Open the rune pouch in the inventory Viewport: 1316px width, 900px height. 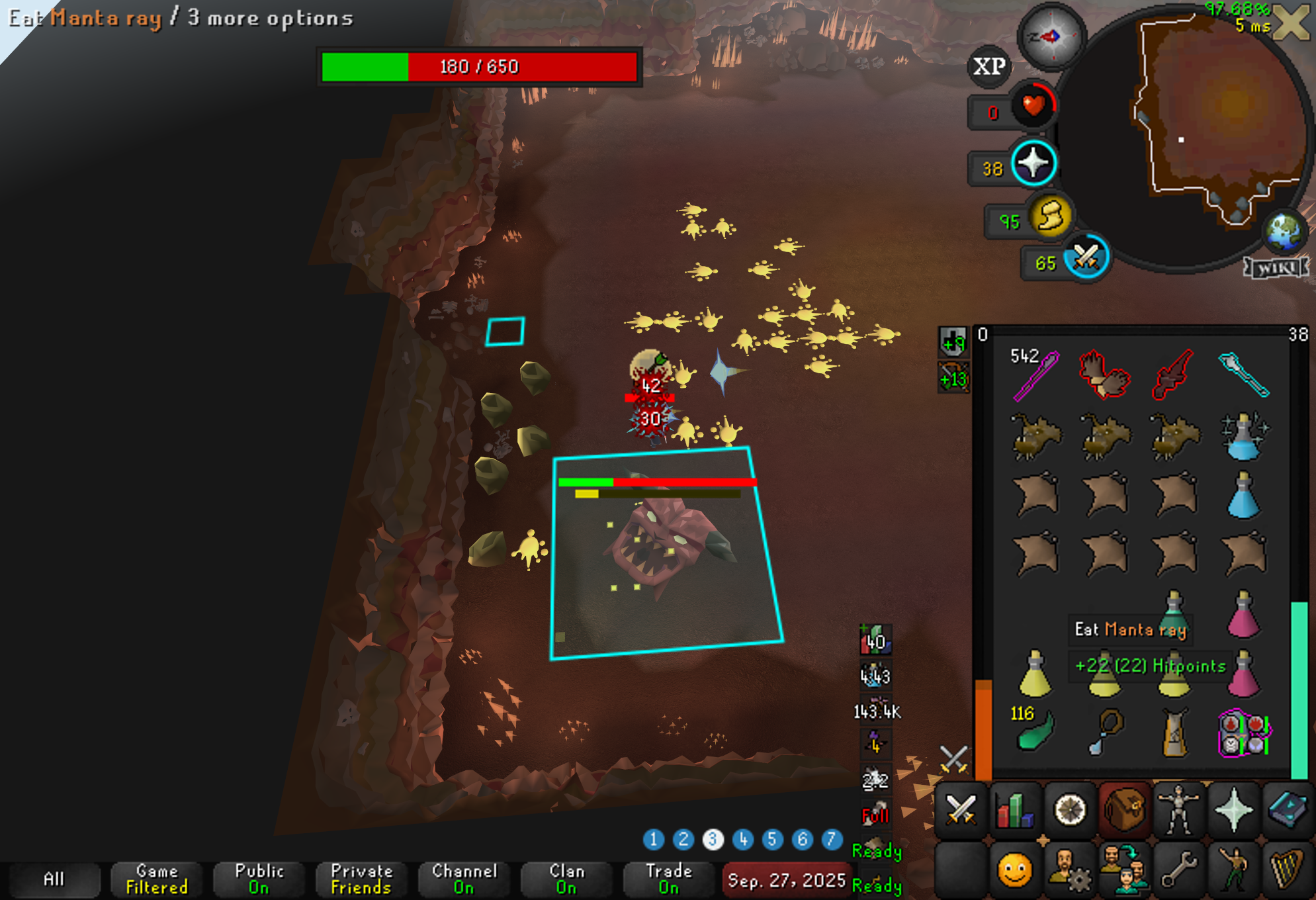click(1244, 733)
